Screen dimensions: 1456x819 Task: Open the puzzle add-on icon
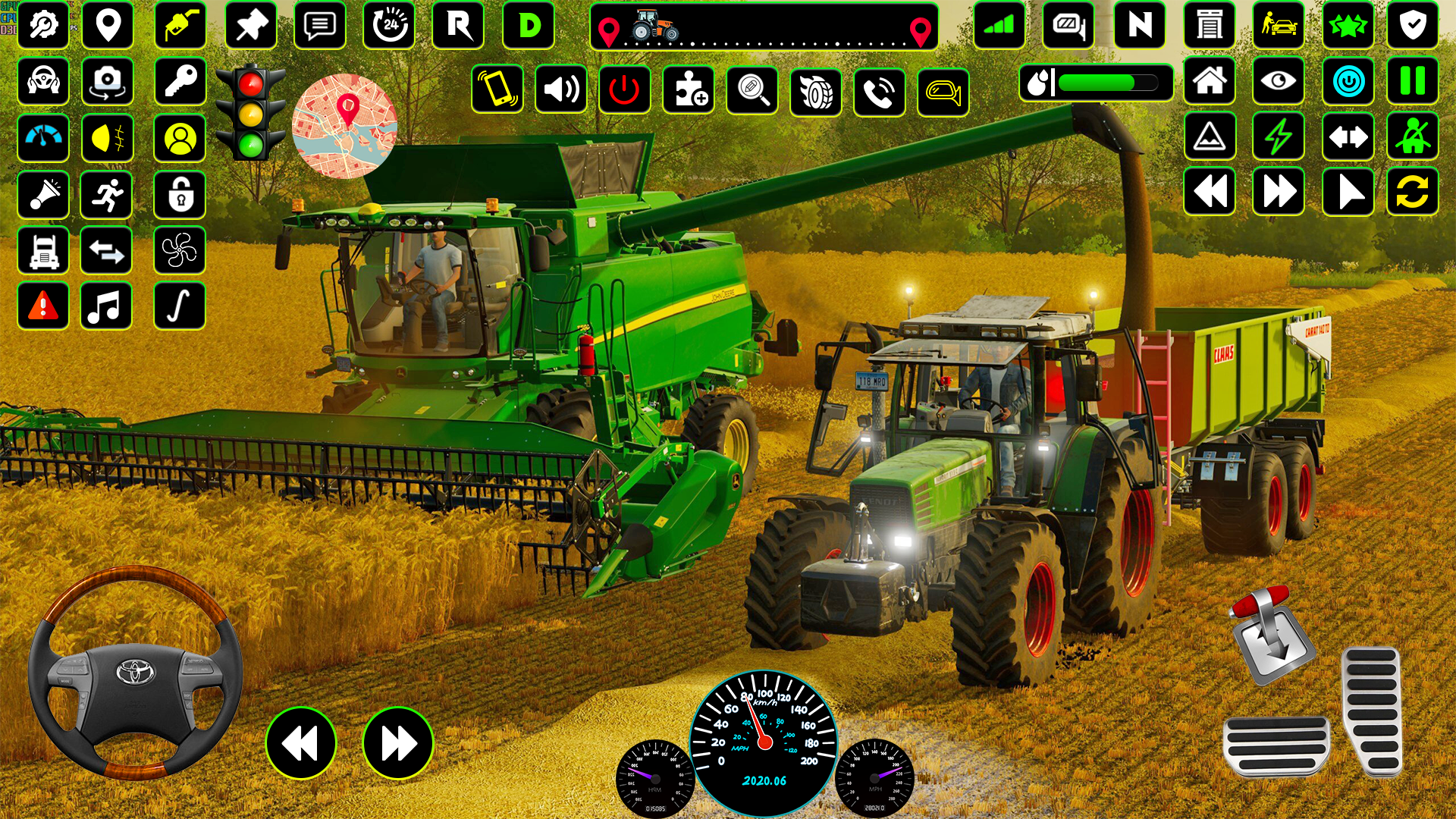689,93
